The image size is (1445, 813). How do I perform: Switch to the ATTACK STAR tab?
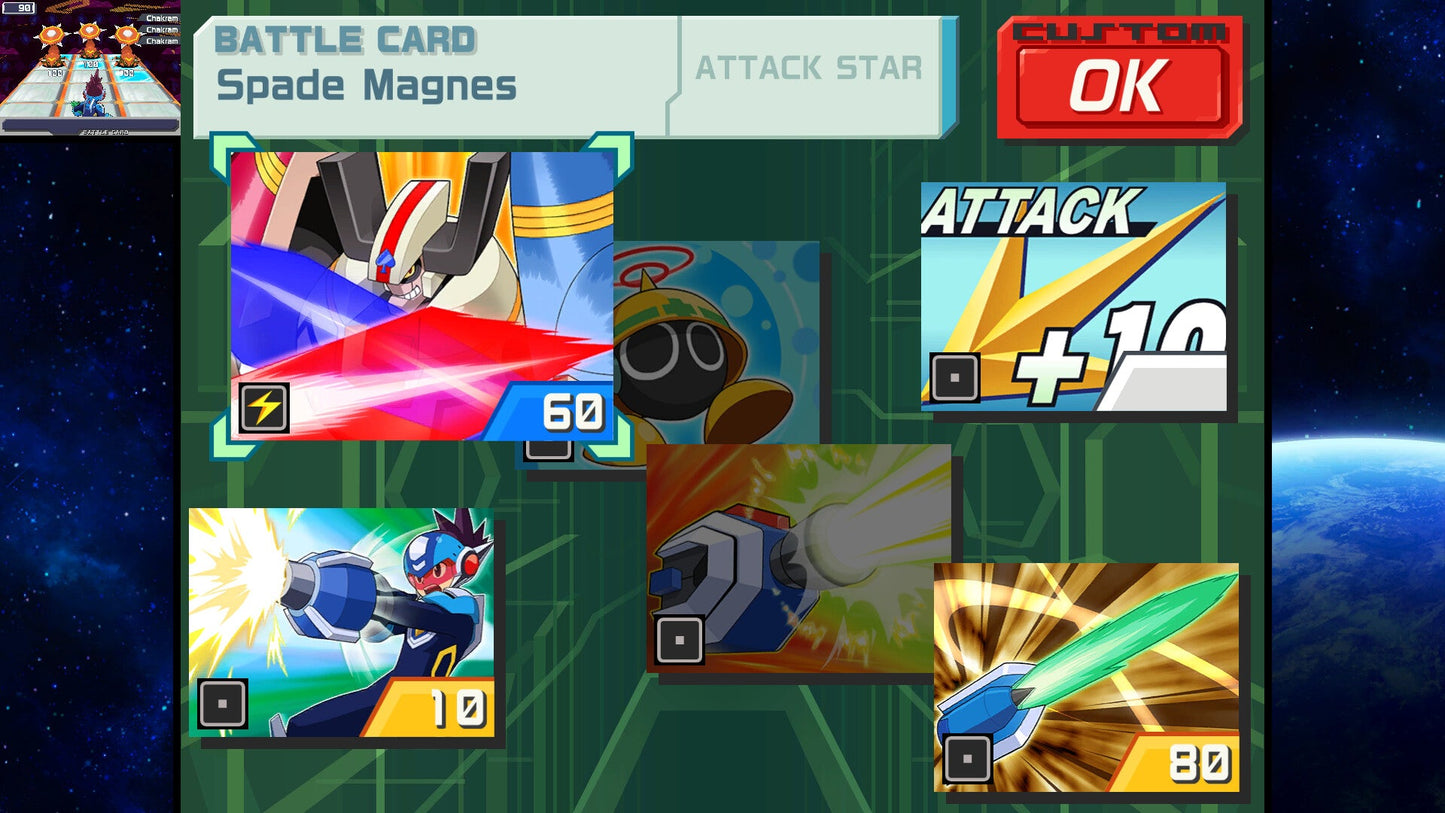pos(810,69)
